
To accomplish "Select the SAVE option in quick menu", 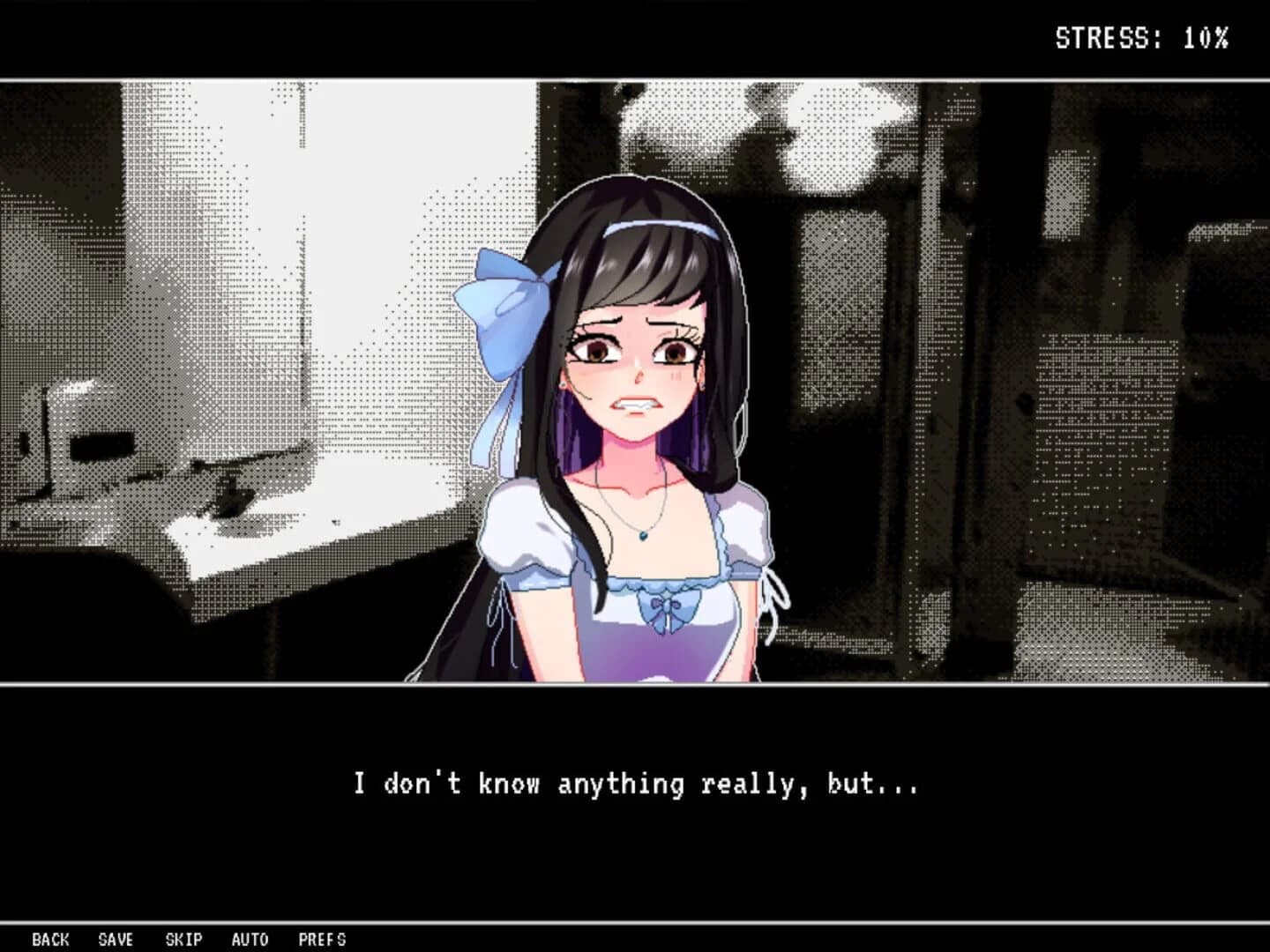I will pos(116,940).
